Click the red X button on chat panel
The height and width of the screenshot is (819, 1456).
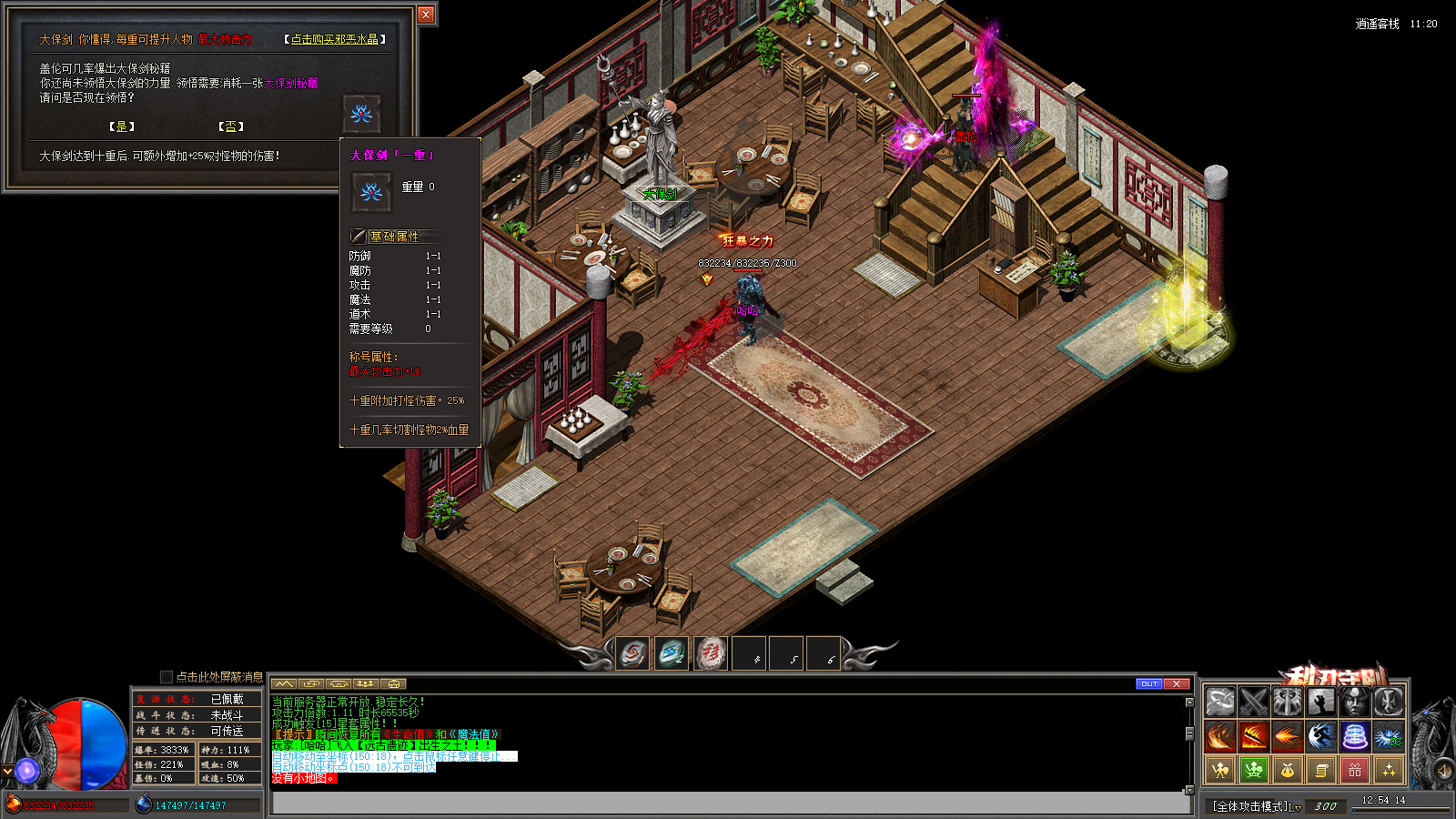pyautogui.click(x=1177, y=683)
